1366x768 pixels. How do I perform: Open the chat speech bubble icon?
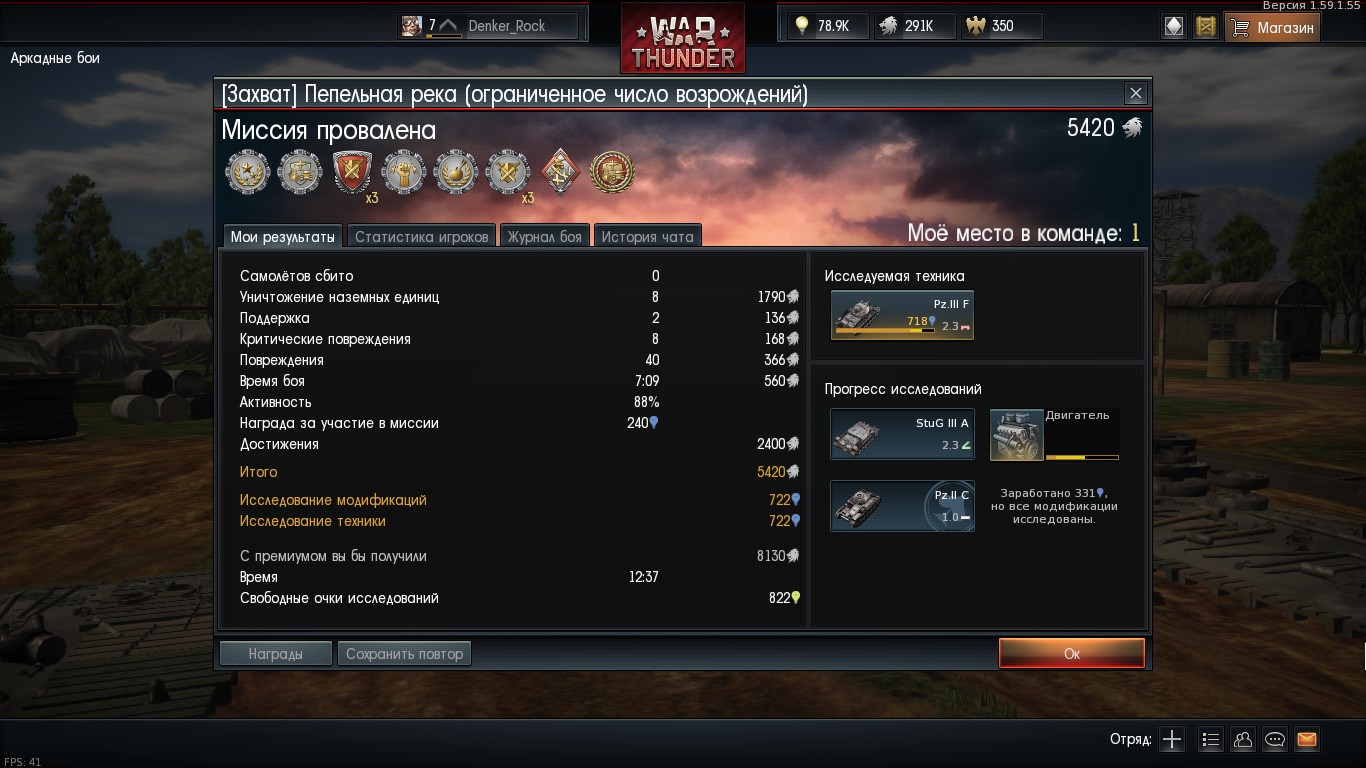tap(1275, 740)
